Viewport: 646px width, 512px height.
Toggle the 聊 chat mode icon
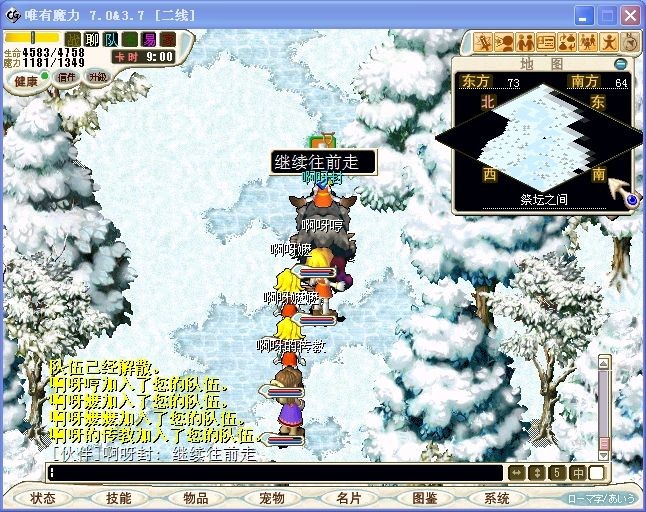click(92, 39)
